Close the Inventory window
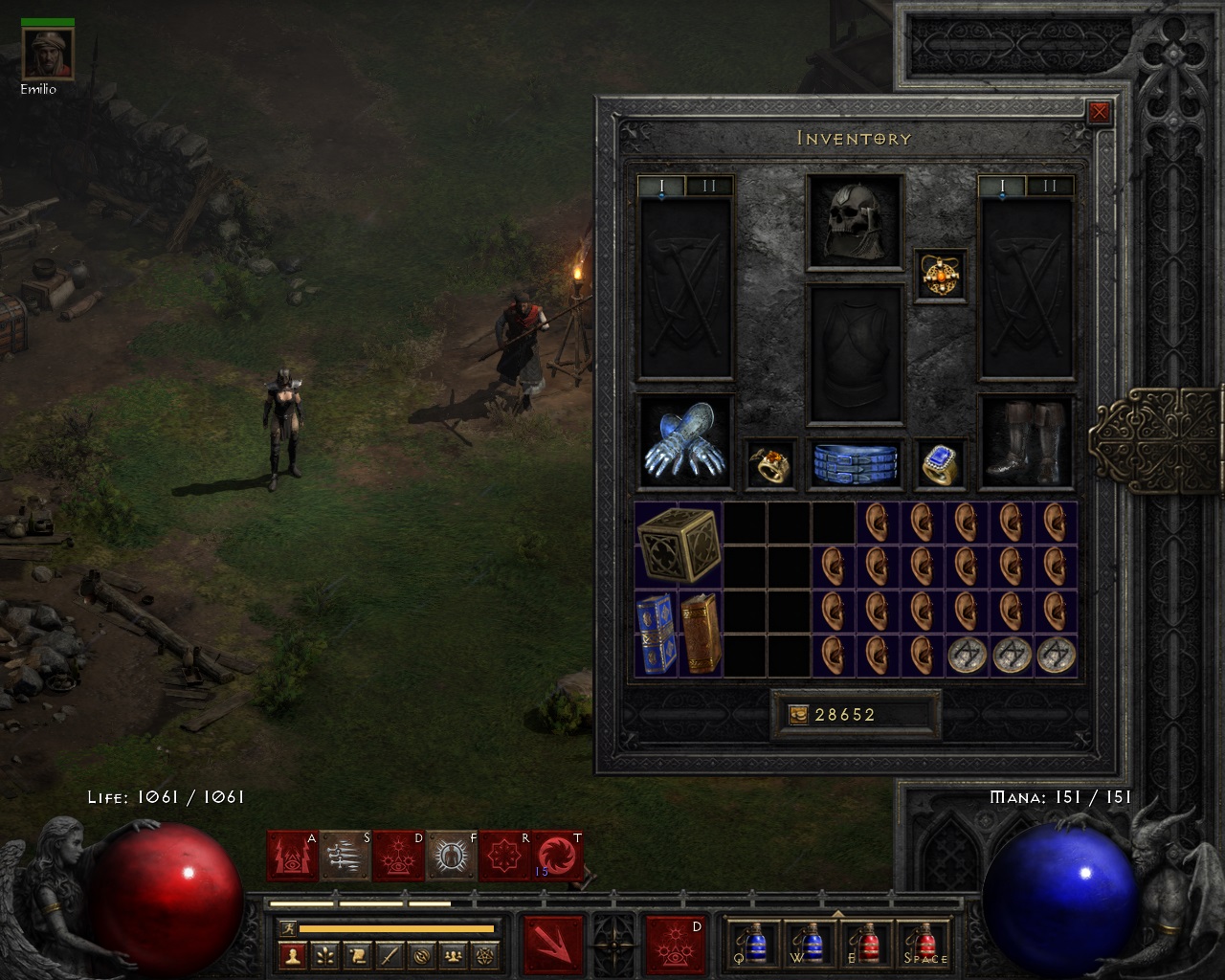 pyautogui.click(x=1100, y=112)
